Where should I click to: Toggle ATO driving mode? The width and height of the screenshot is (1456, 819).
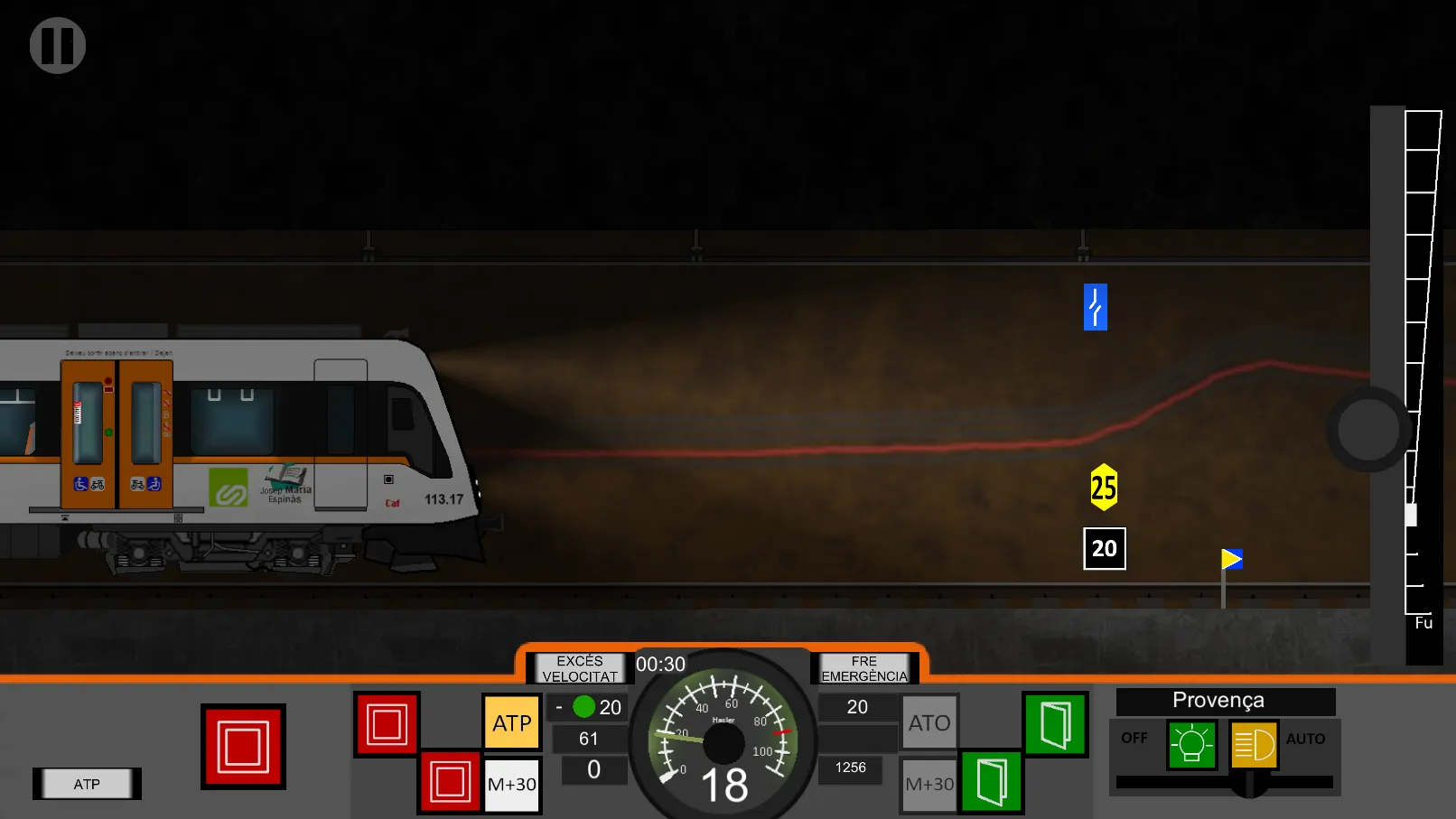tap(929, 721)
